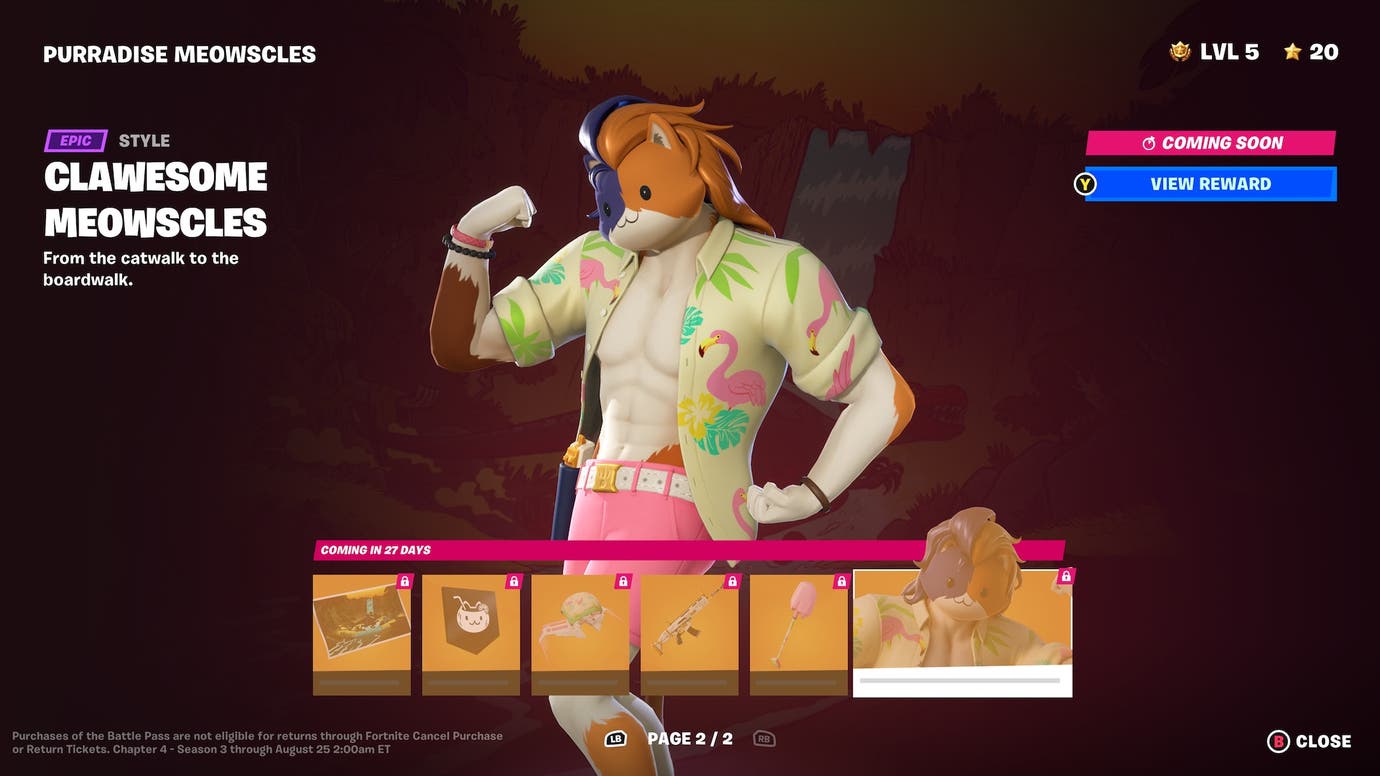Select the battle pass crown icon near LVL 5
The image size is (1380, 776).
click(x=1179, y=50)
